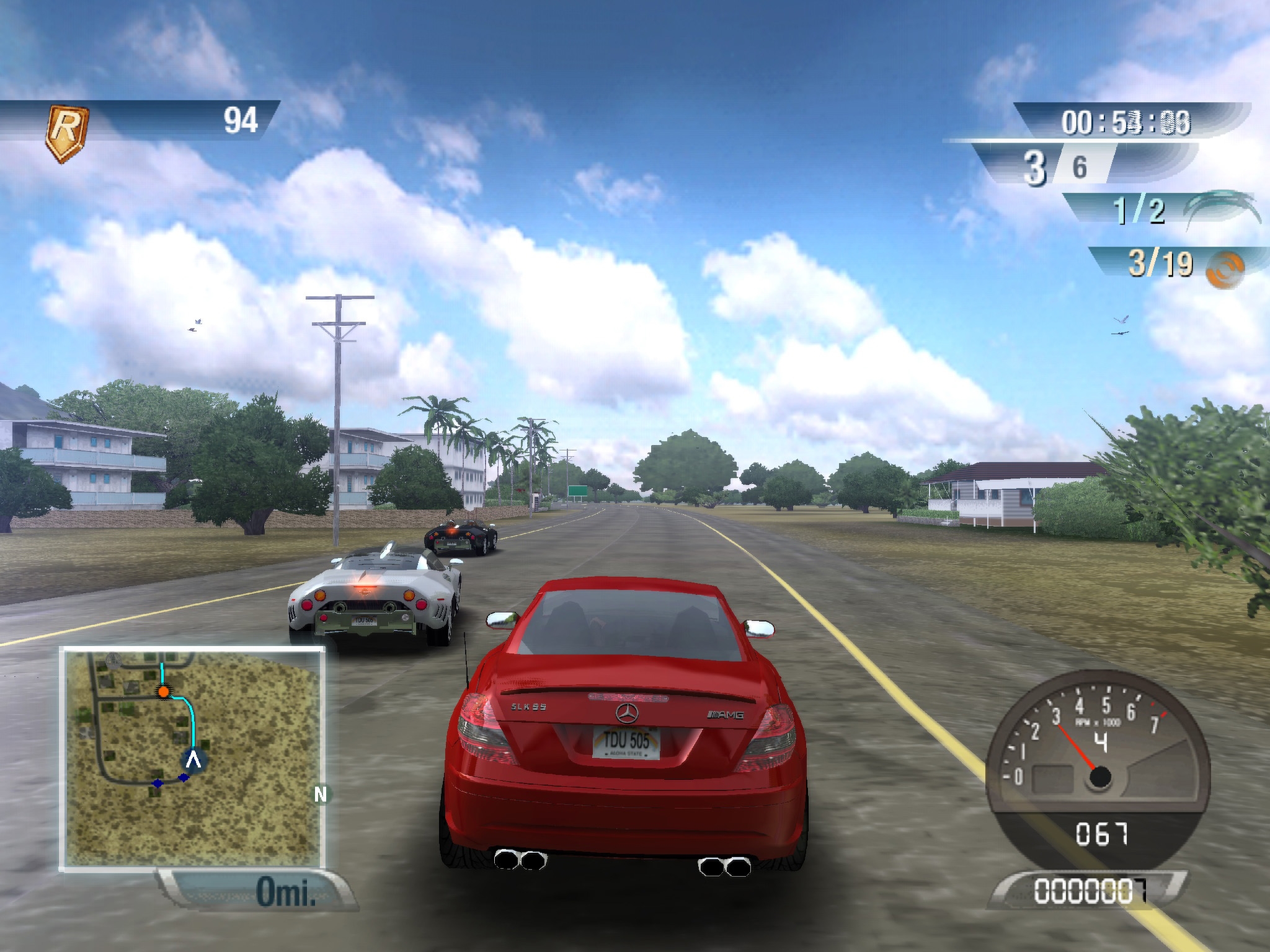Click the minimap in the corner
Image resolution: width=1270 pixels, height=952 pixels.
[x=192, y=759]
